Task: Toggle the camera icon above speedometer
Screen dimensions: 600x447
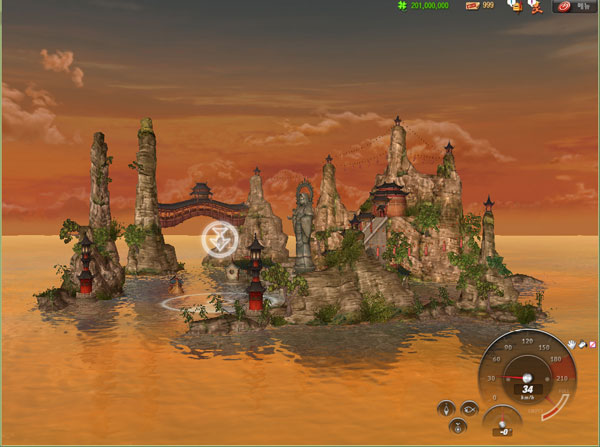Action: tap(581, 343)
